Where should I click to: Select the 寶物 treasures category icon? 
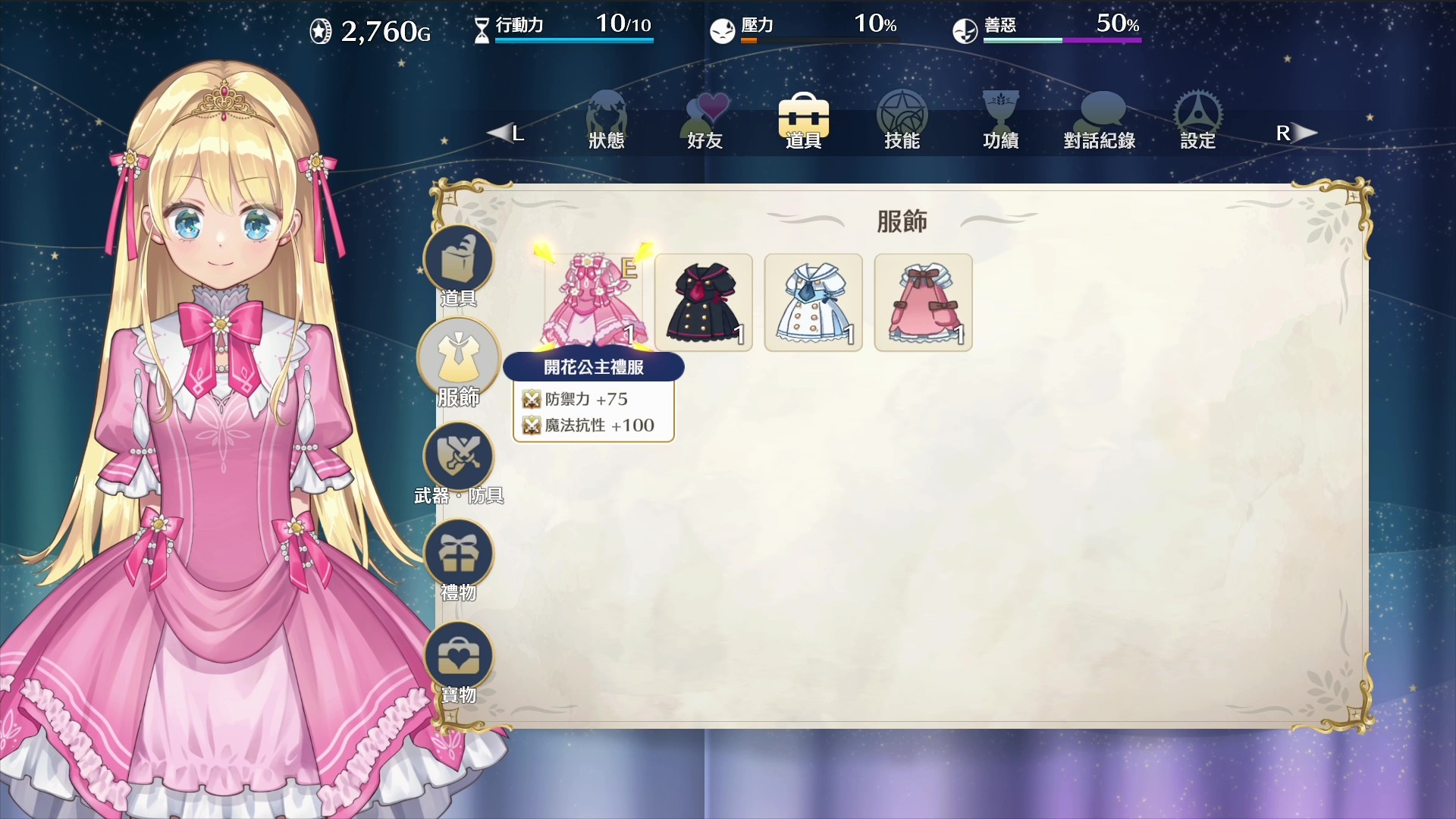459,653
